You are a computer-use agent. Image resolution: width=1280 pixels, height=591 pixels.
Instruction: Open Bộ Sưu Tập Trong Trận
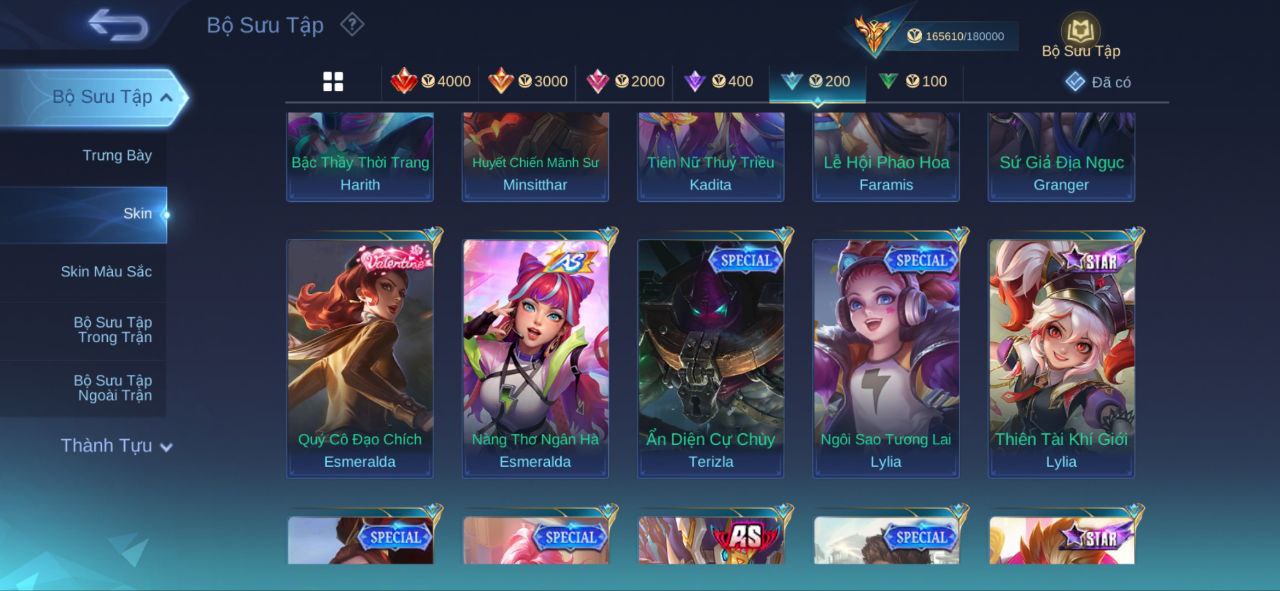[x=112, y=330]
